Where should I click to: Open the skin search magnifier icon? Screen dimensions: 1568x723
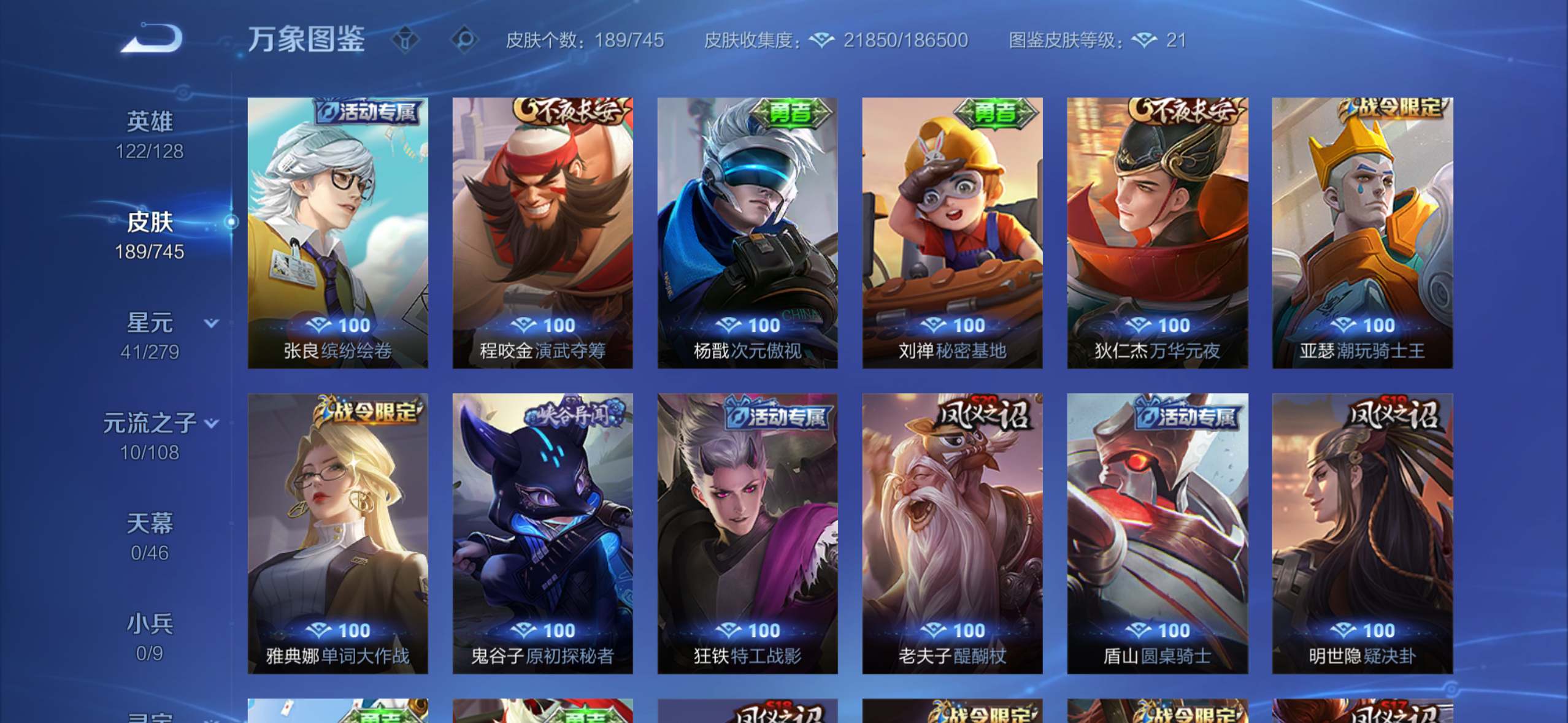coord(464,40)
